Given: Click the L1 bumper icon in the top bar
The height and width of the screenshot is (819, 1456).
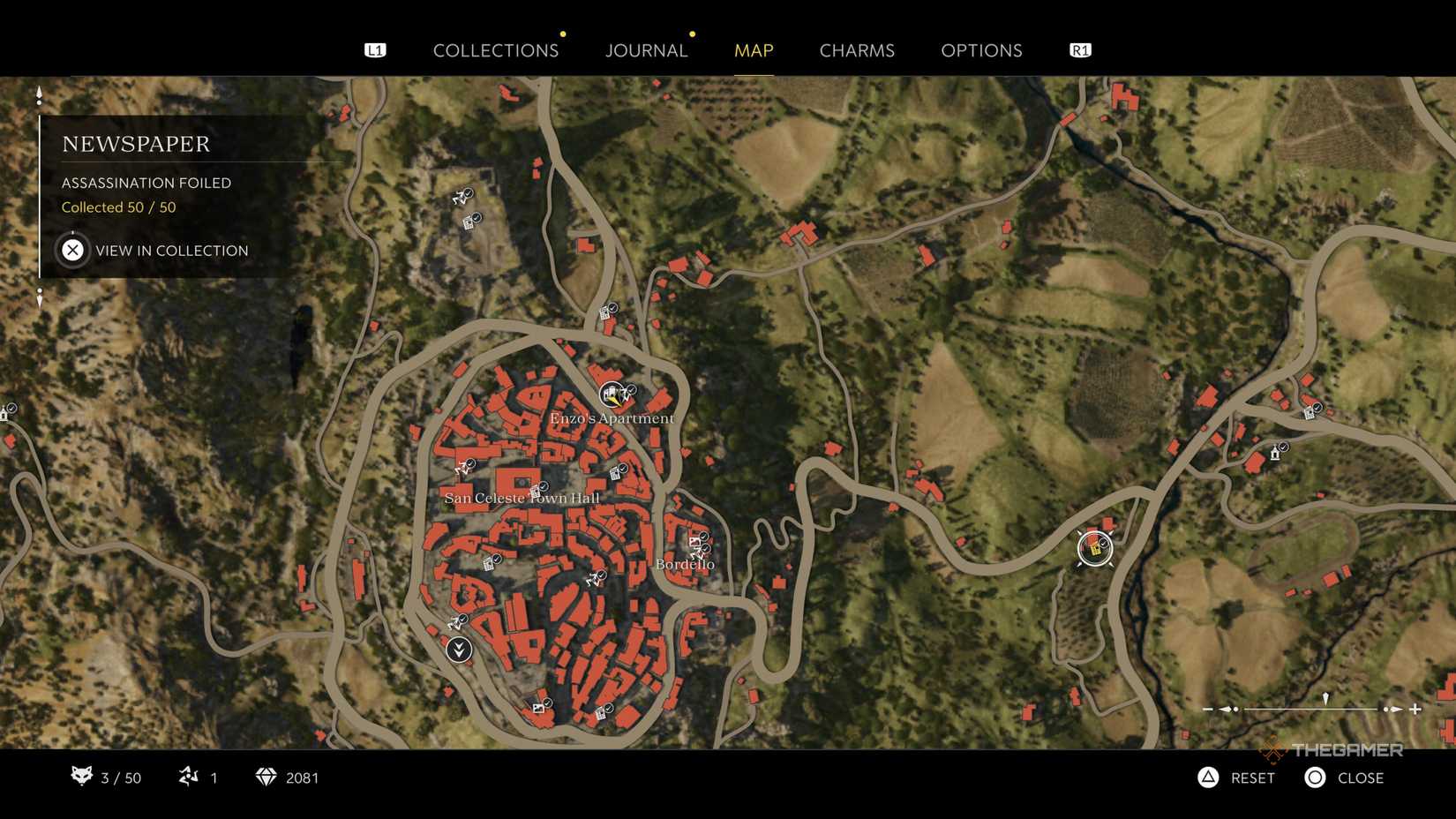Looking at the screenshot, I should (x=376, y=50).
